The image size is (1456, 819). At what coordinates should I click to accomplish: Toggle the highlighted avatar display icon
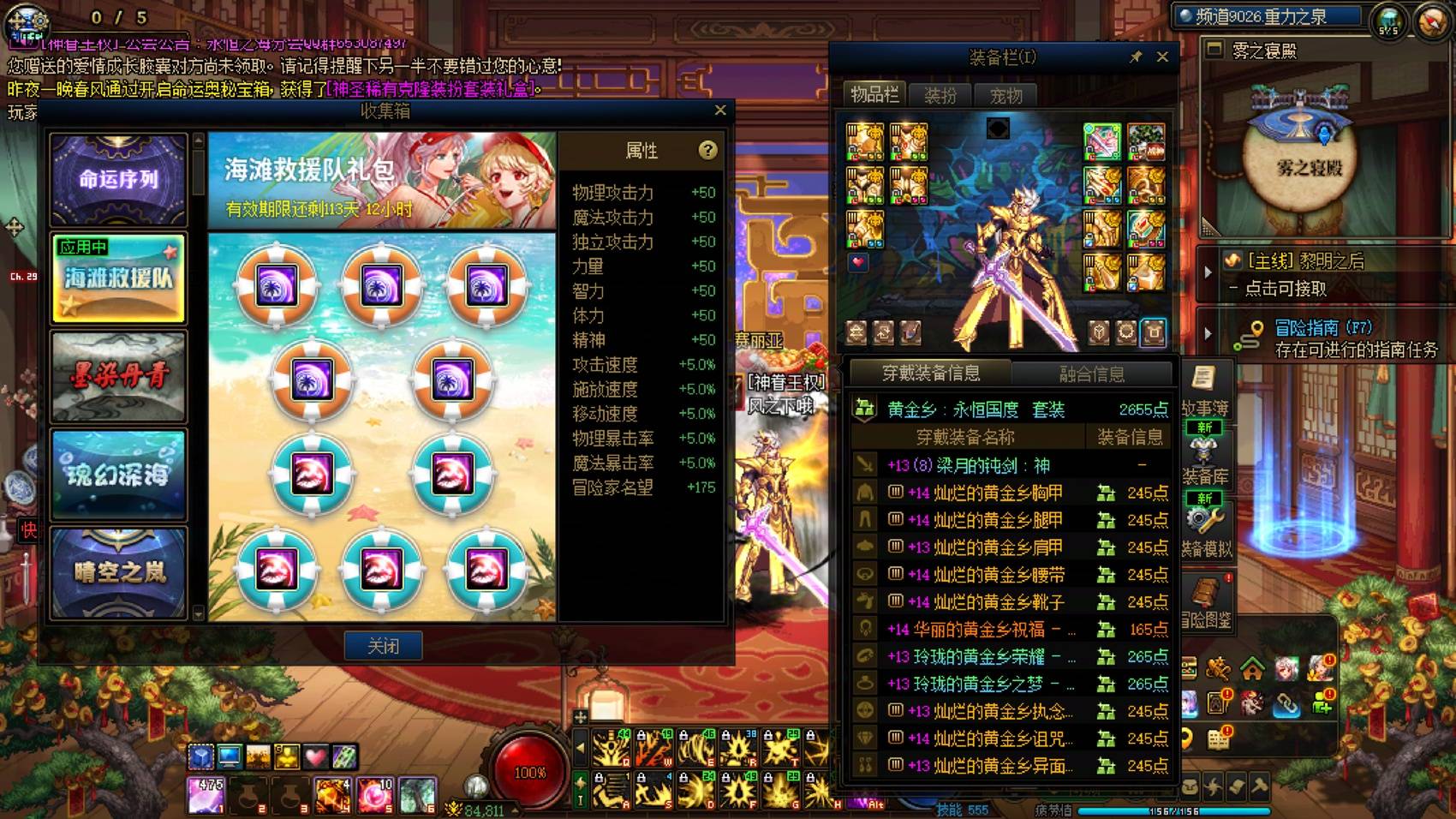coord(1155,334)
